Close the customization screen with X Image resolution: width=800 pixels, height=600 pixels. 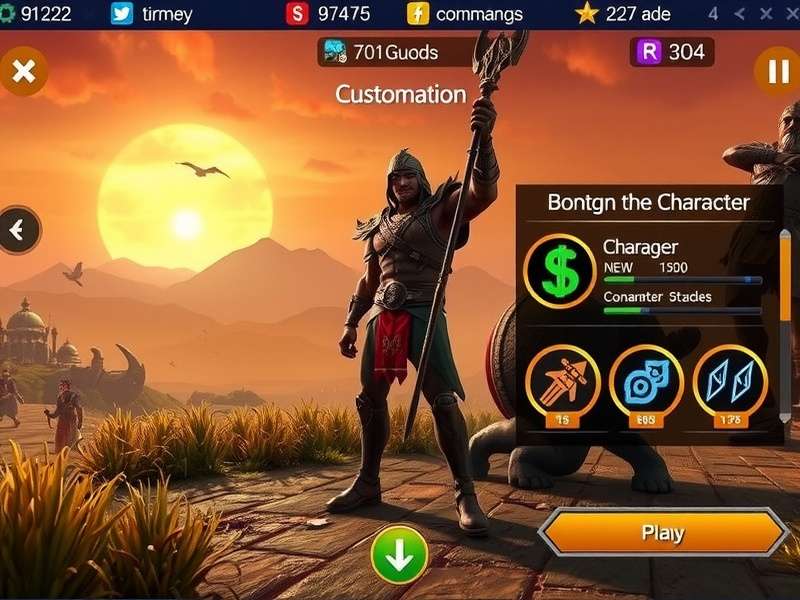click(x=24, y=72)
